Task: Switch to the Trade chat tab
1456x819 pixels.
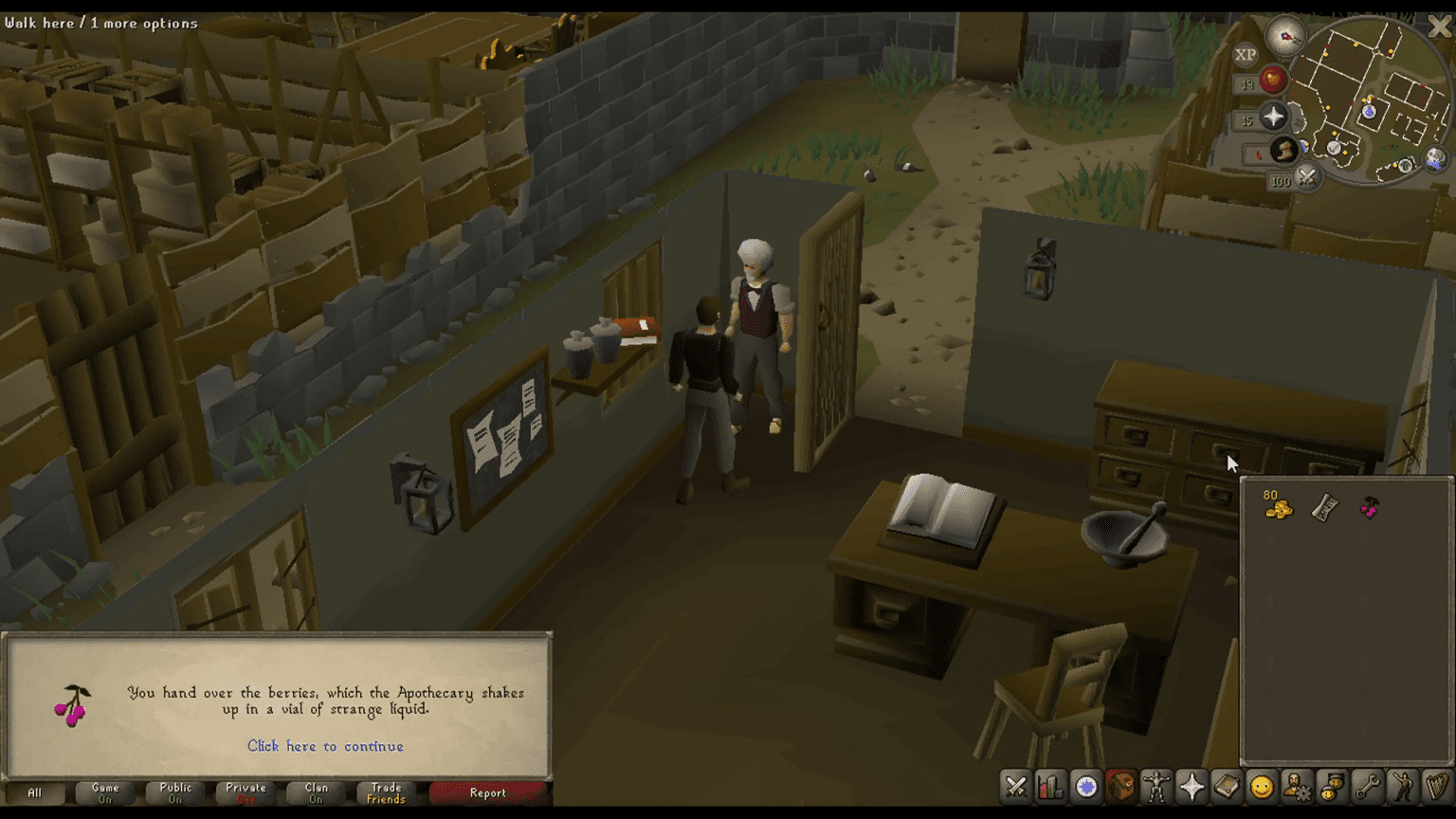Action: (384, 793)
